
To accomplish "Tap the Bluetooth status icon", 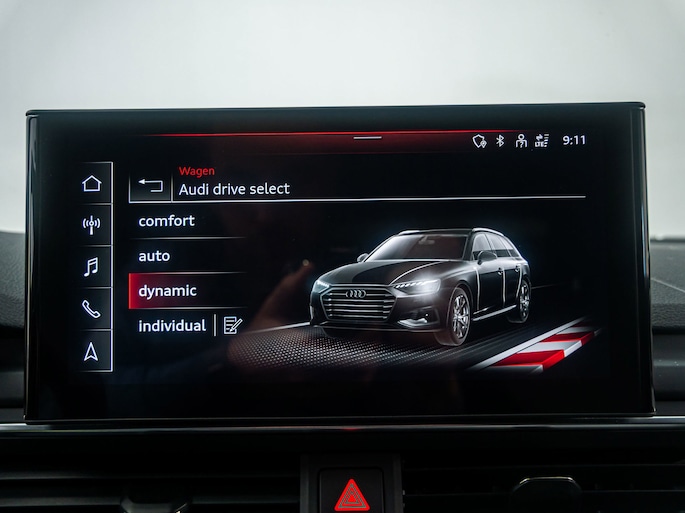I will point(500,141).
